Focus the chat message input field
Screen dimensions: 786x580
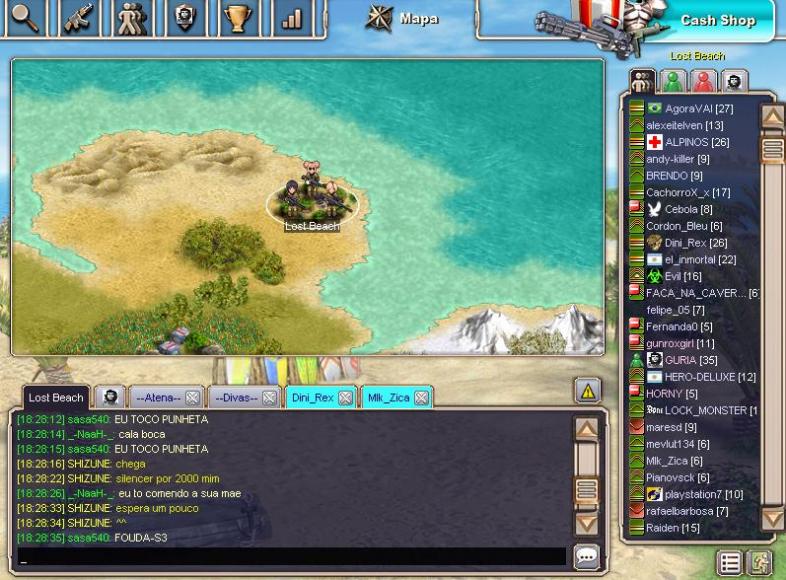[290, 557]
